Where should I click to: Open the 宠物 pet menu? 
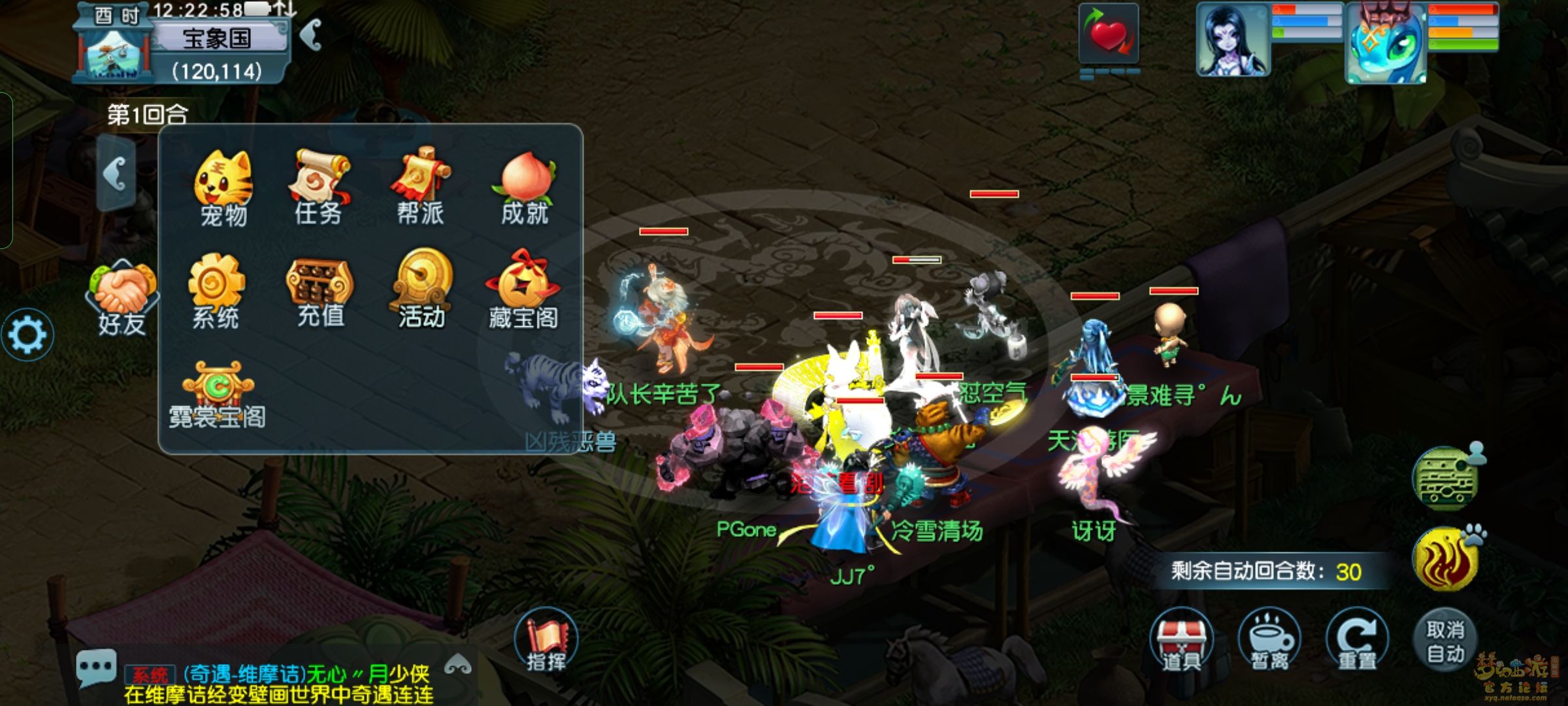[223, 188]
